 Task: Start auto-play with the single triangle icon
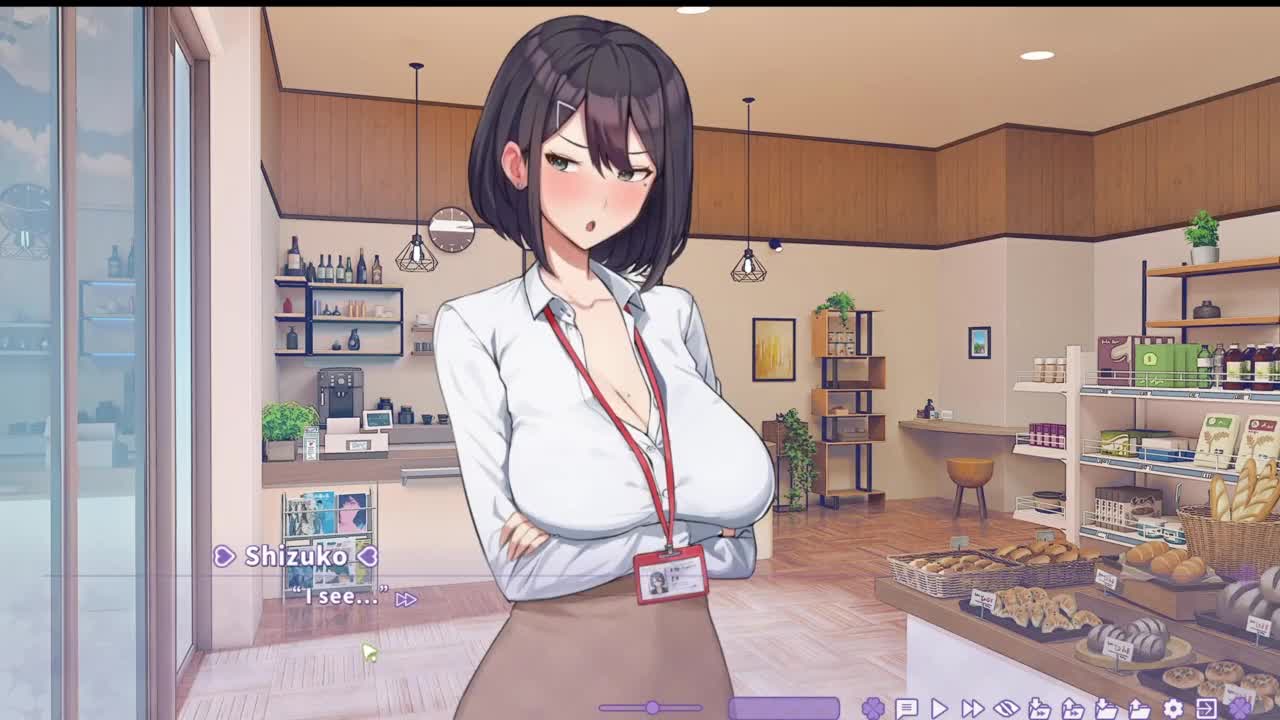pyautogui.click(x=939, y=708)
